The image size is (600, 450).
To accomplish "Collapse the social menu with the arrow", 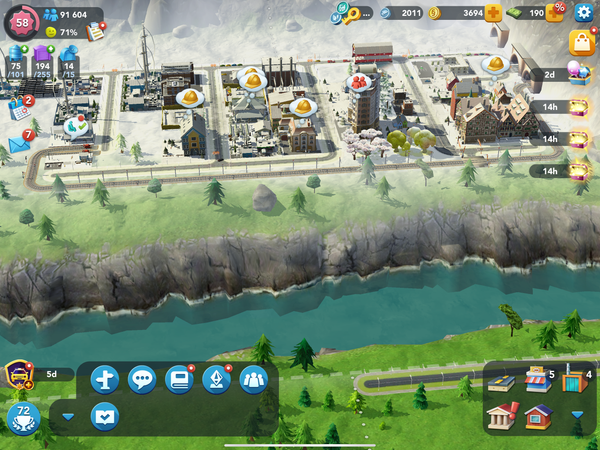I will point(68,416).
